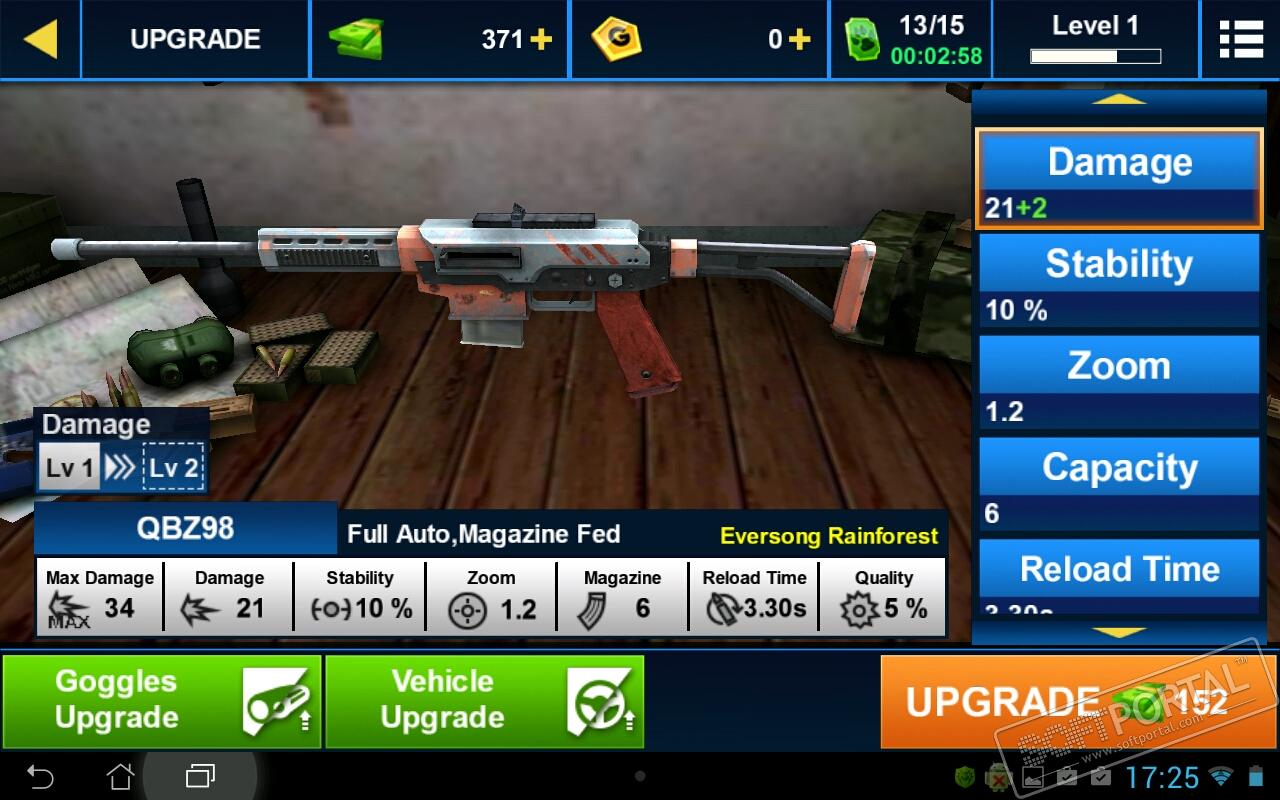Buy gold using the plus button
The height and width of the screenshot is (800, 1280).
(x=799, y=40)
